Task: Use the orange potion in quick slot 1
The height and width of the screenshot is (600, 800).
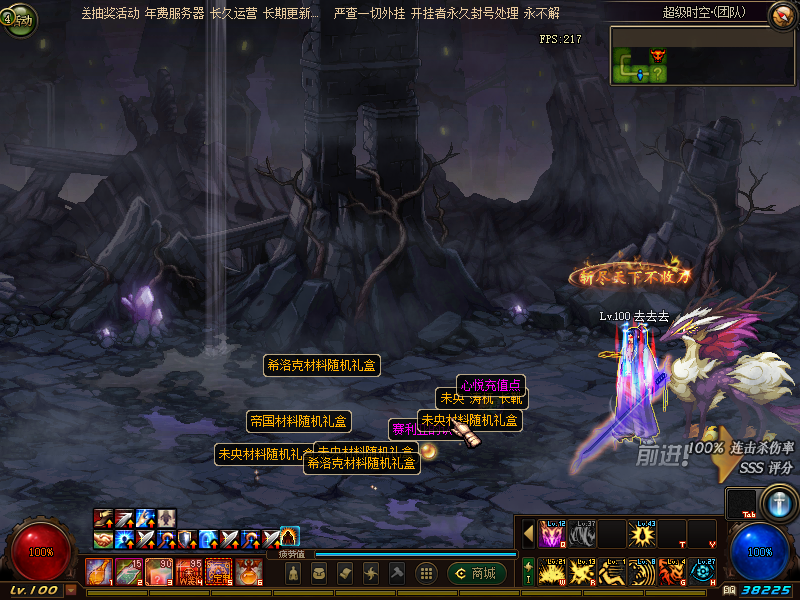Action: point(98,572)
